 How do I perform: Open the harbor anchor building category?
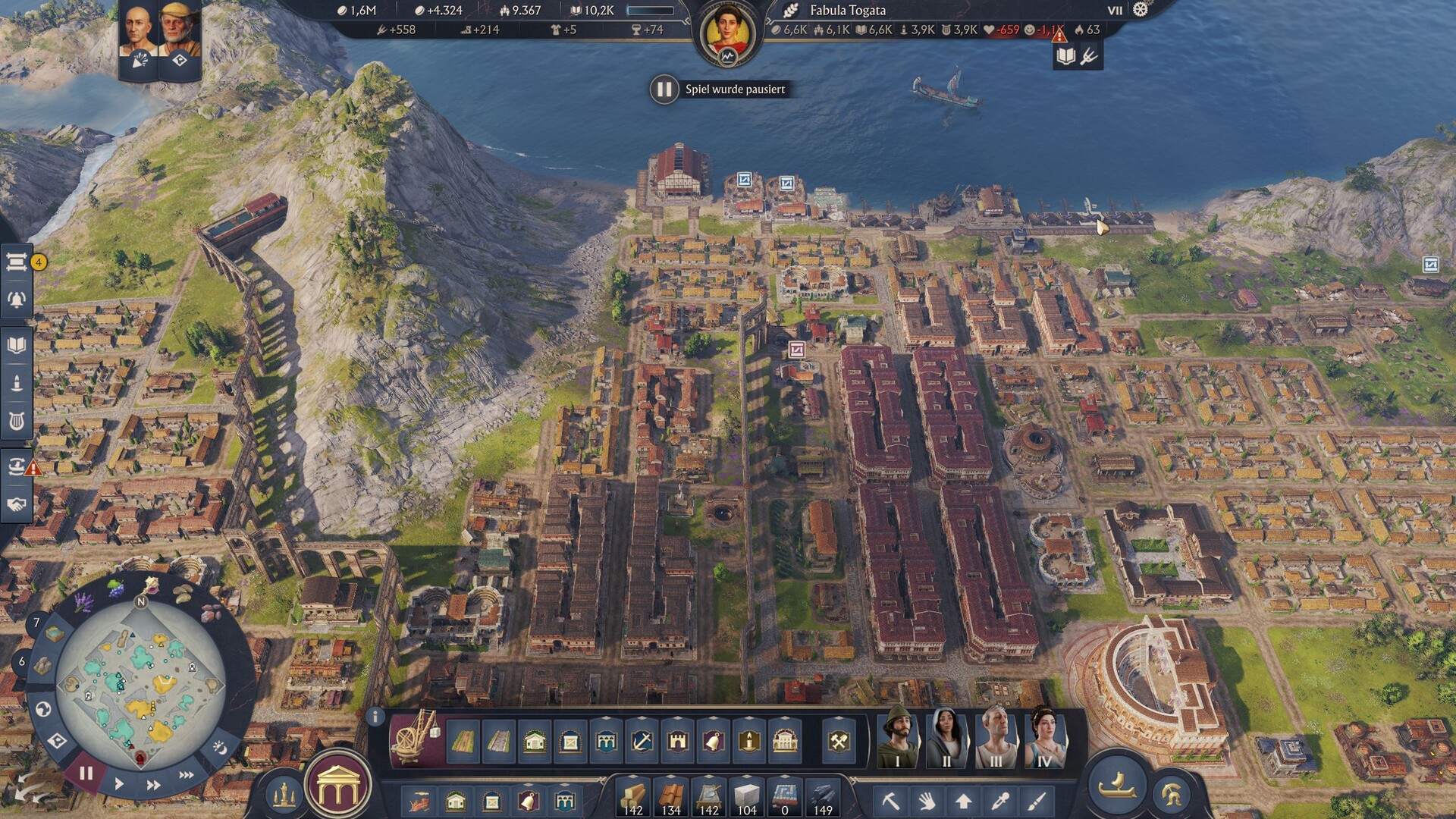click(x=642, y=741)
